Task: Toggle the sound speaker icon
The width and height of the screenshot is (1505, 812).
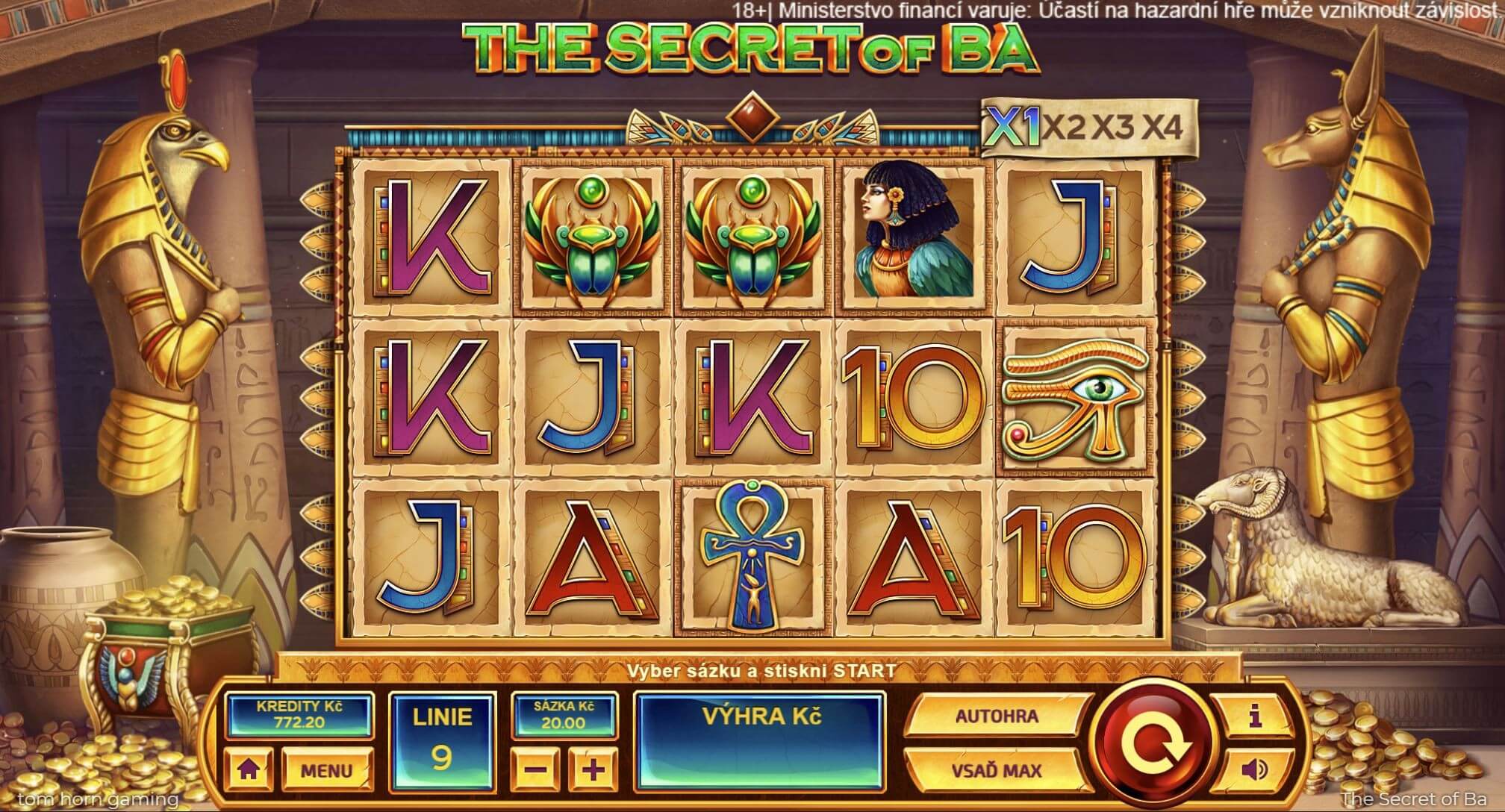Action: click(1255, 769)
